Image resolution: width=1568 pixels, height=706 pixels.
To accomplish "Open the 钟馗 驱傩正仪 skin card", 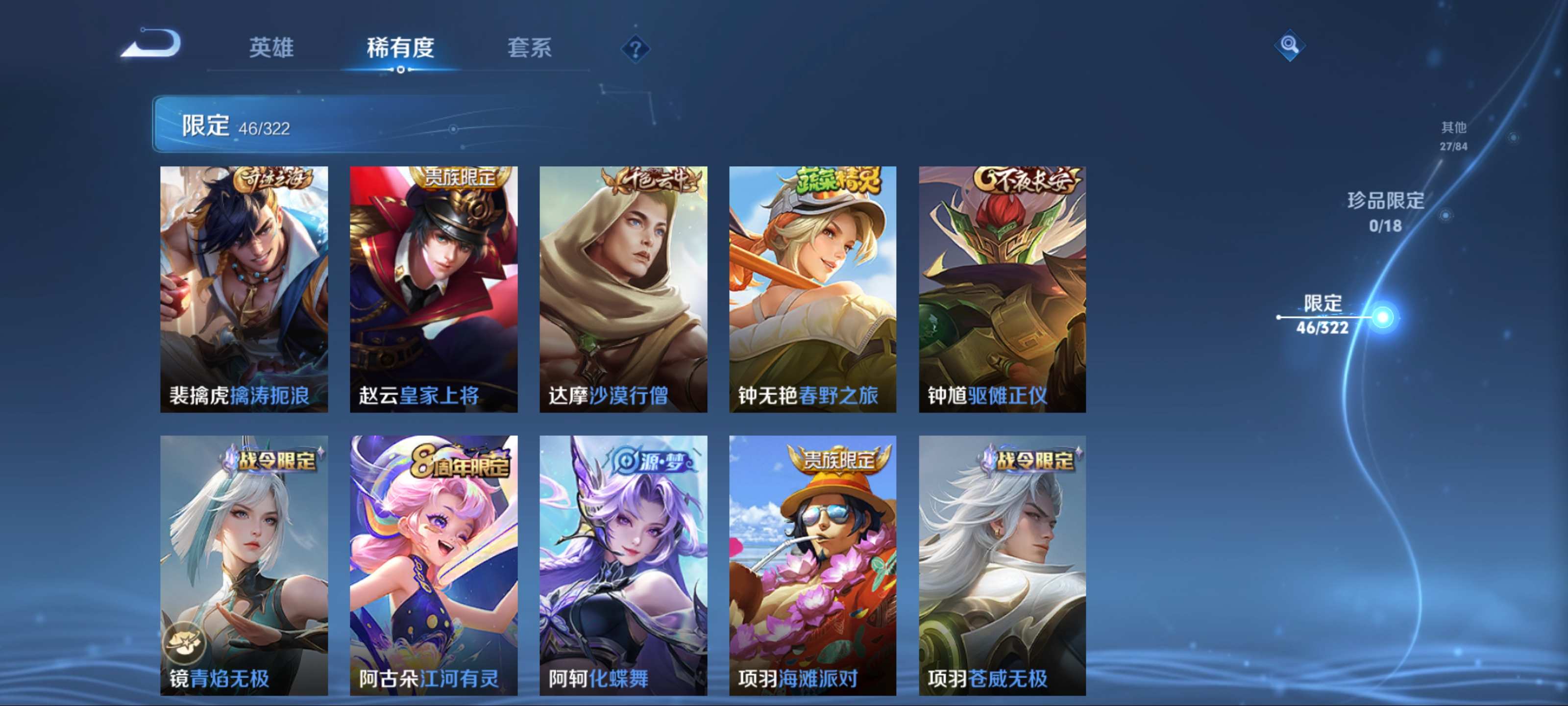I will click(x=1002, y=289).
